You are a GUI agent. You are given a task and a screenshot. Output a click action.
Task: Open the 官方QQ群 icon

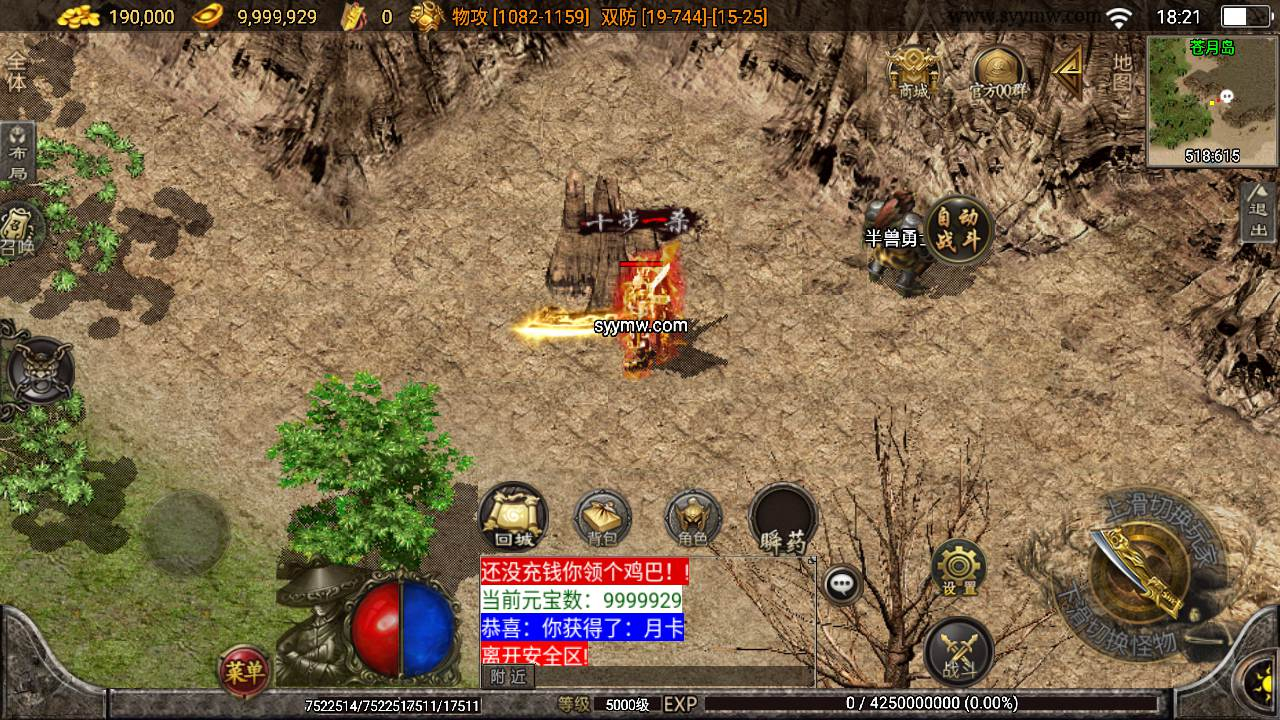click(998, 74)
